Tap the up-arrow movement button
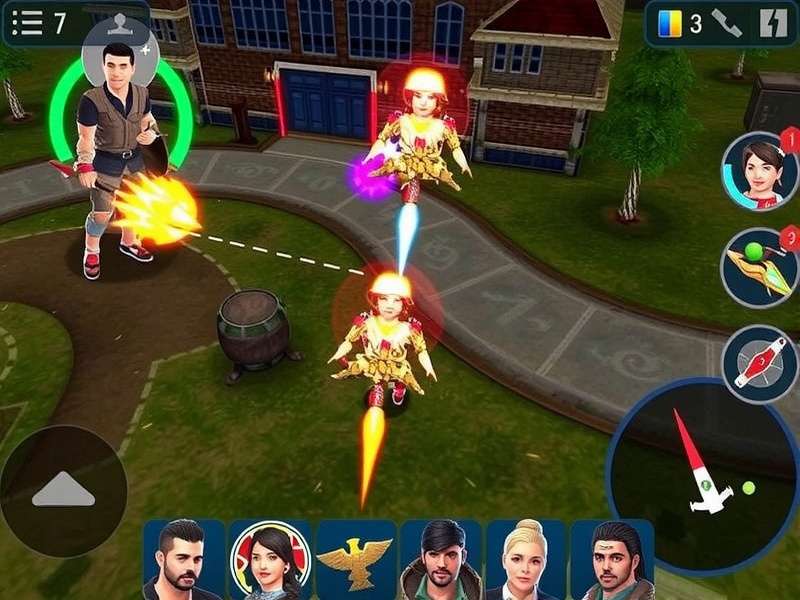Viewport: 800px width, 600px height. [x=63, y=490]
